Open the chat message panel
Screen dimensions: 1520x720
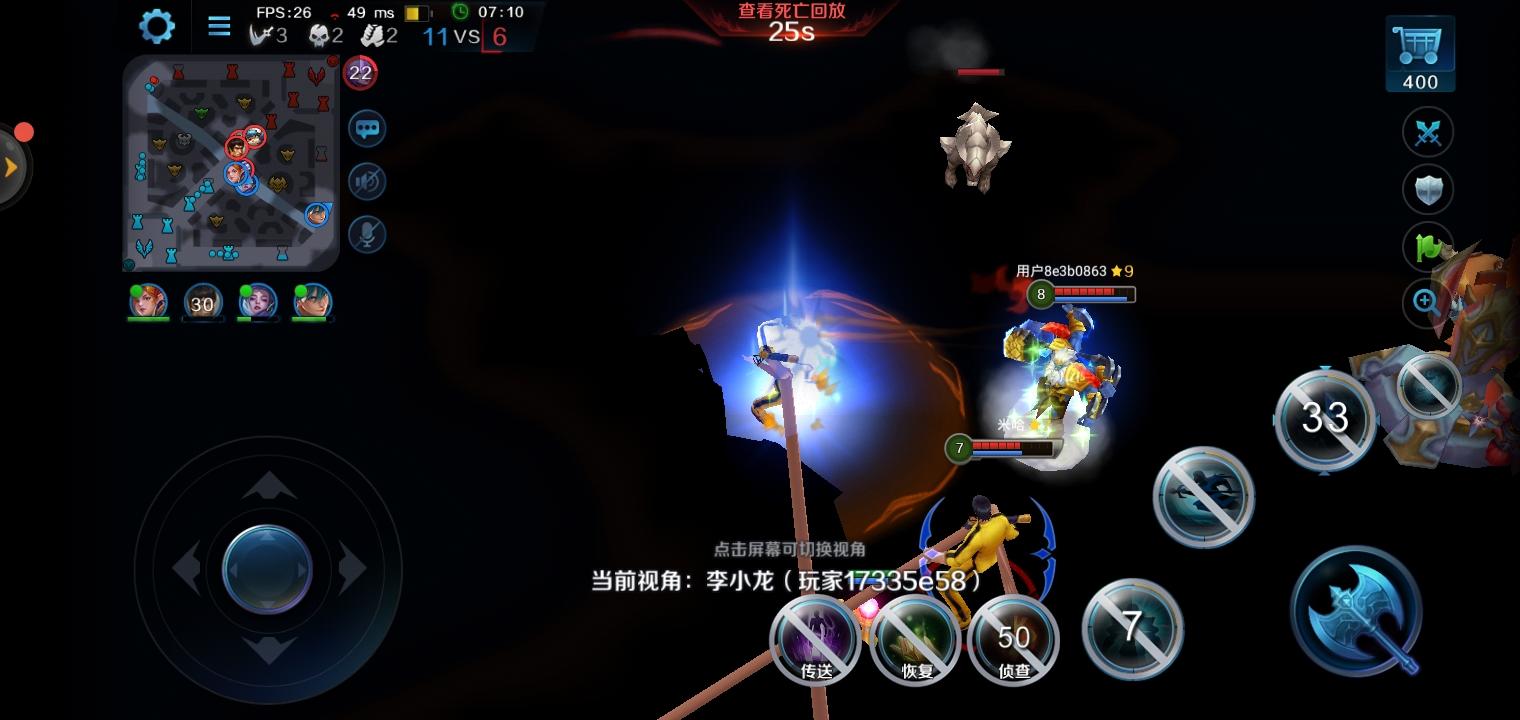pos(366,130)
